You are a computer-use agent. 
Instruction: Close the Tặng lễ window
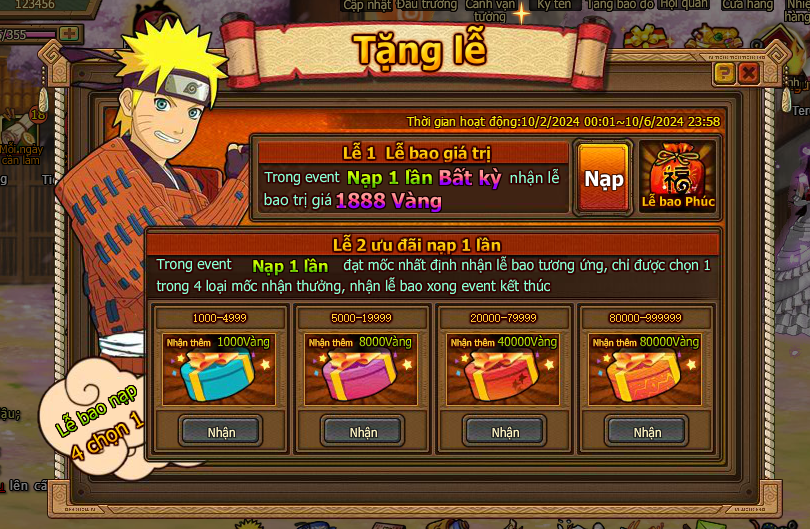[747, 72]
